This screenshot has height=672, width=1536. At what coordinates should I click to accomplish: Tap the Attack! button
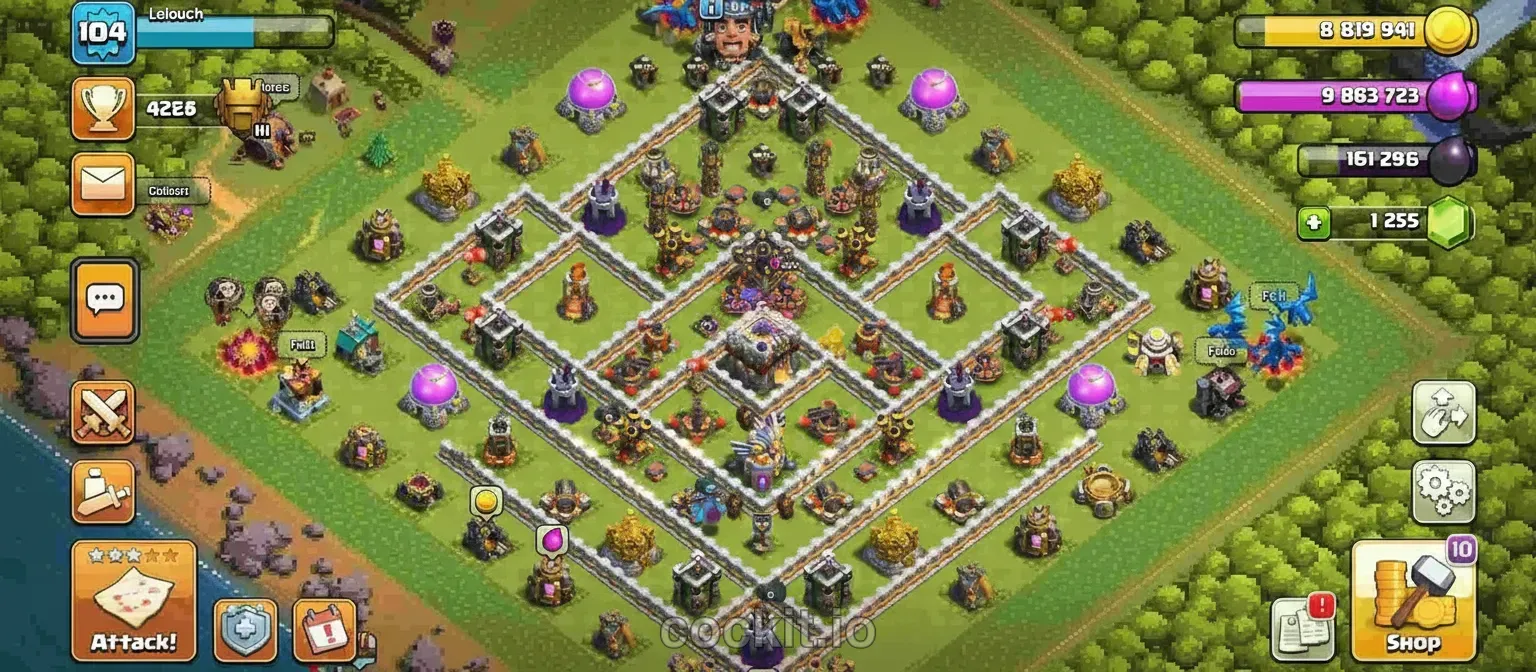point(133,600)
